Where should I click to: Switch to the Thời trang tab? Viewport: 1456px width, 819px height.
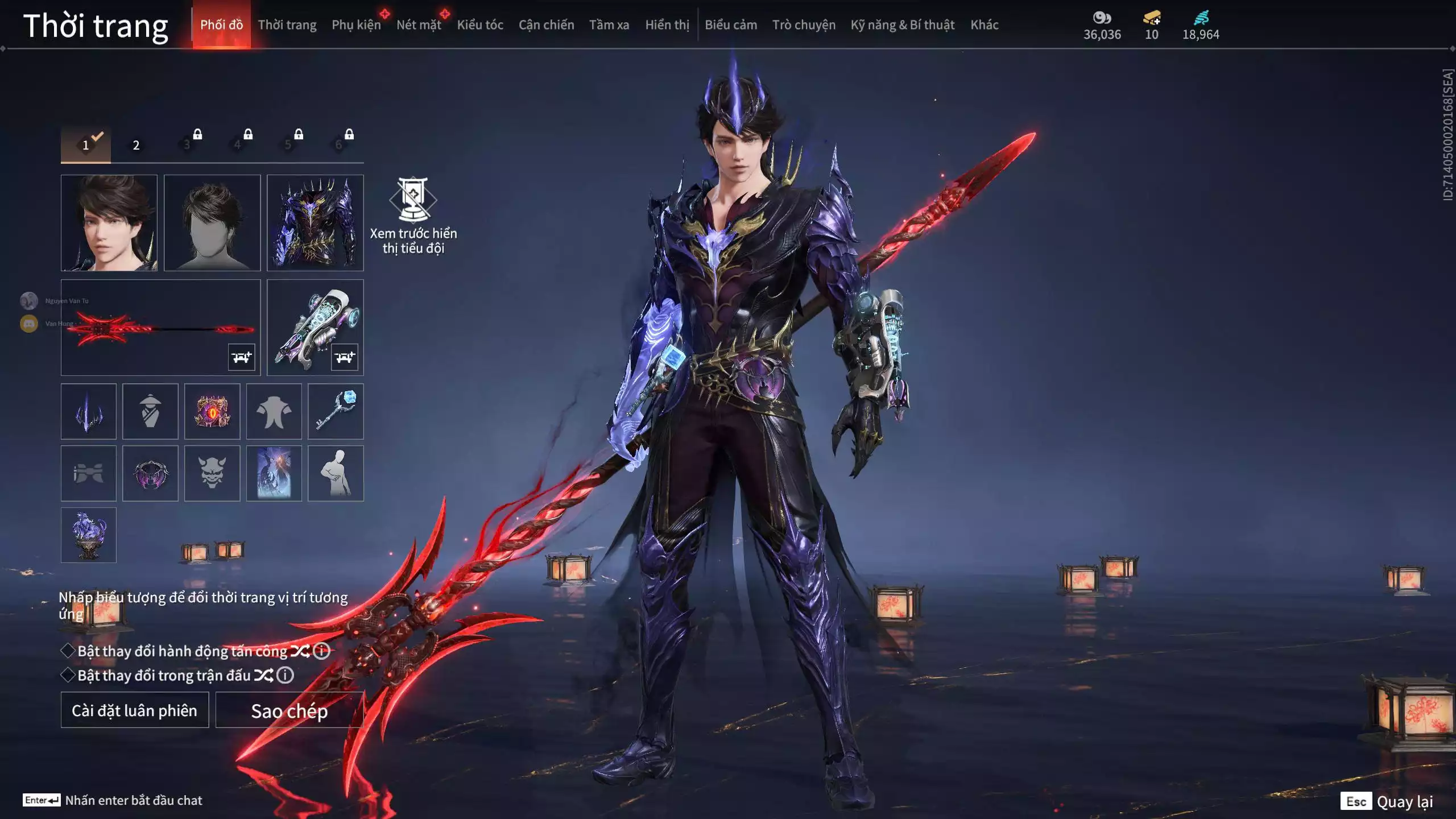click(x=287, y=25)
